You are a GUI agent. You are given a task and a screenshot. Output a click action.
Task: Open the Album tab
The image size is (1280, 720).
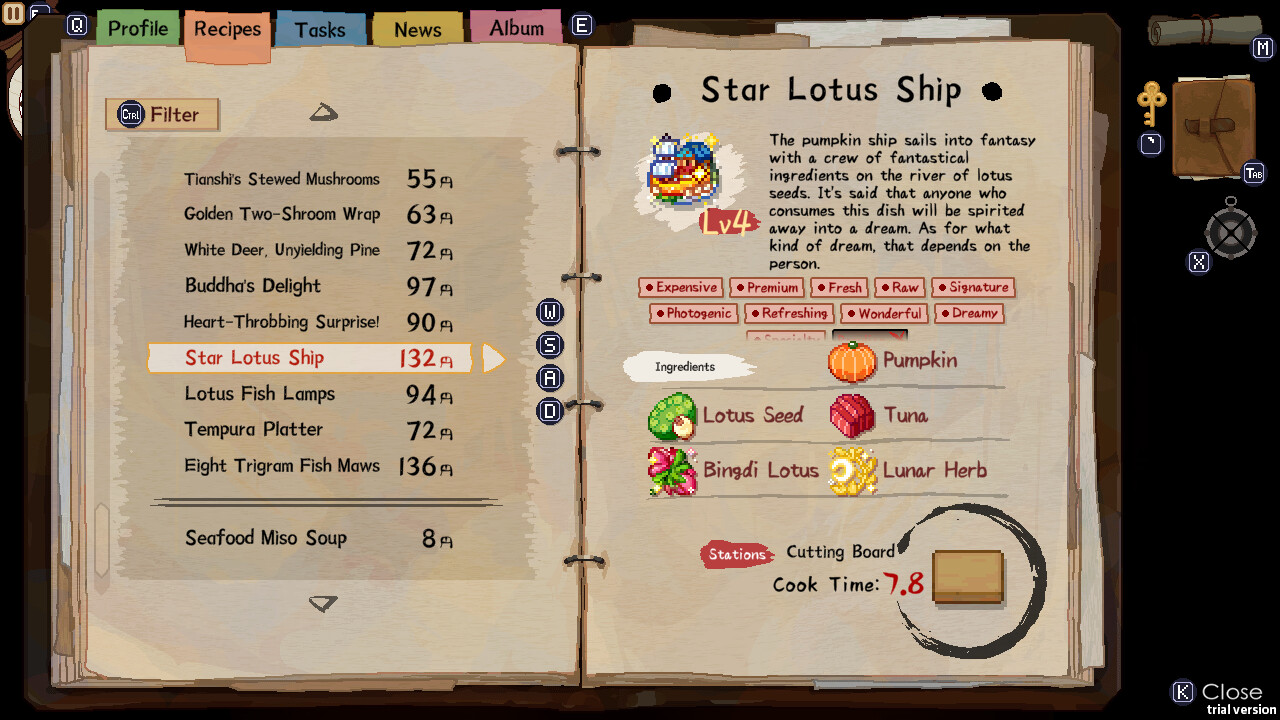click(516, 27)
